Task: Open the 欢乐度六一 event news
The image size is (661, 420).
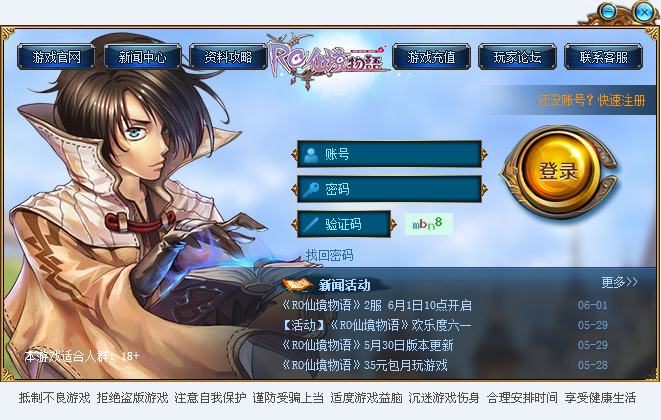Action: 377,325
